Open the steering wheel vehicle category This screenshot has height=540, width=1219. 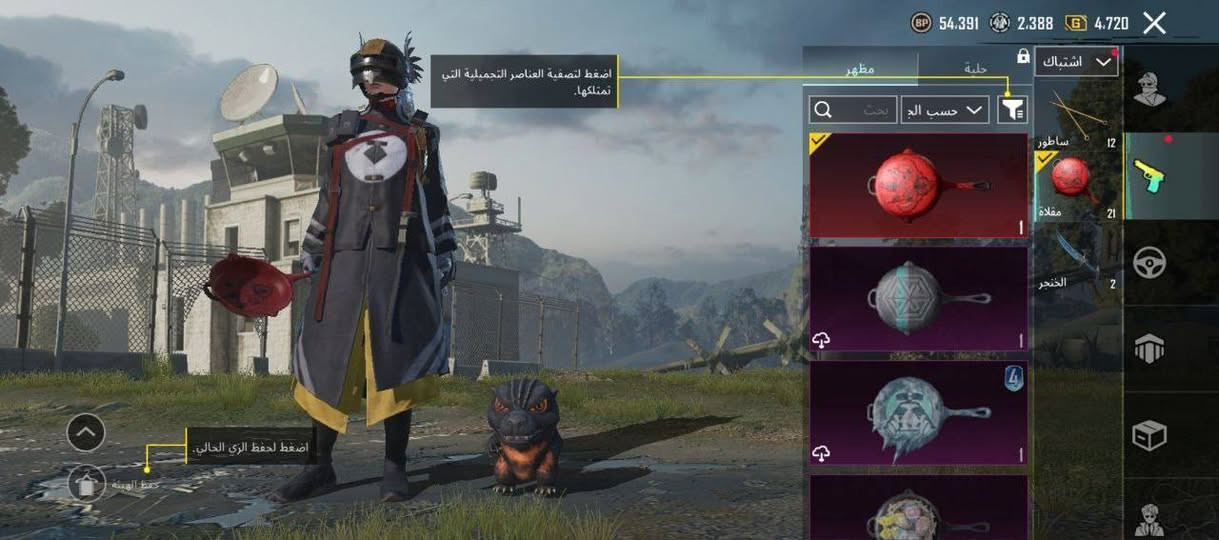coord(1150,262)
